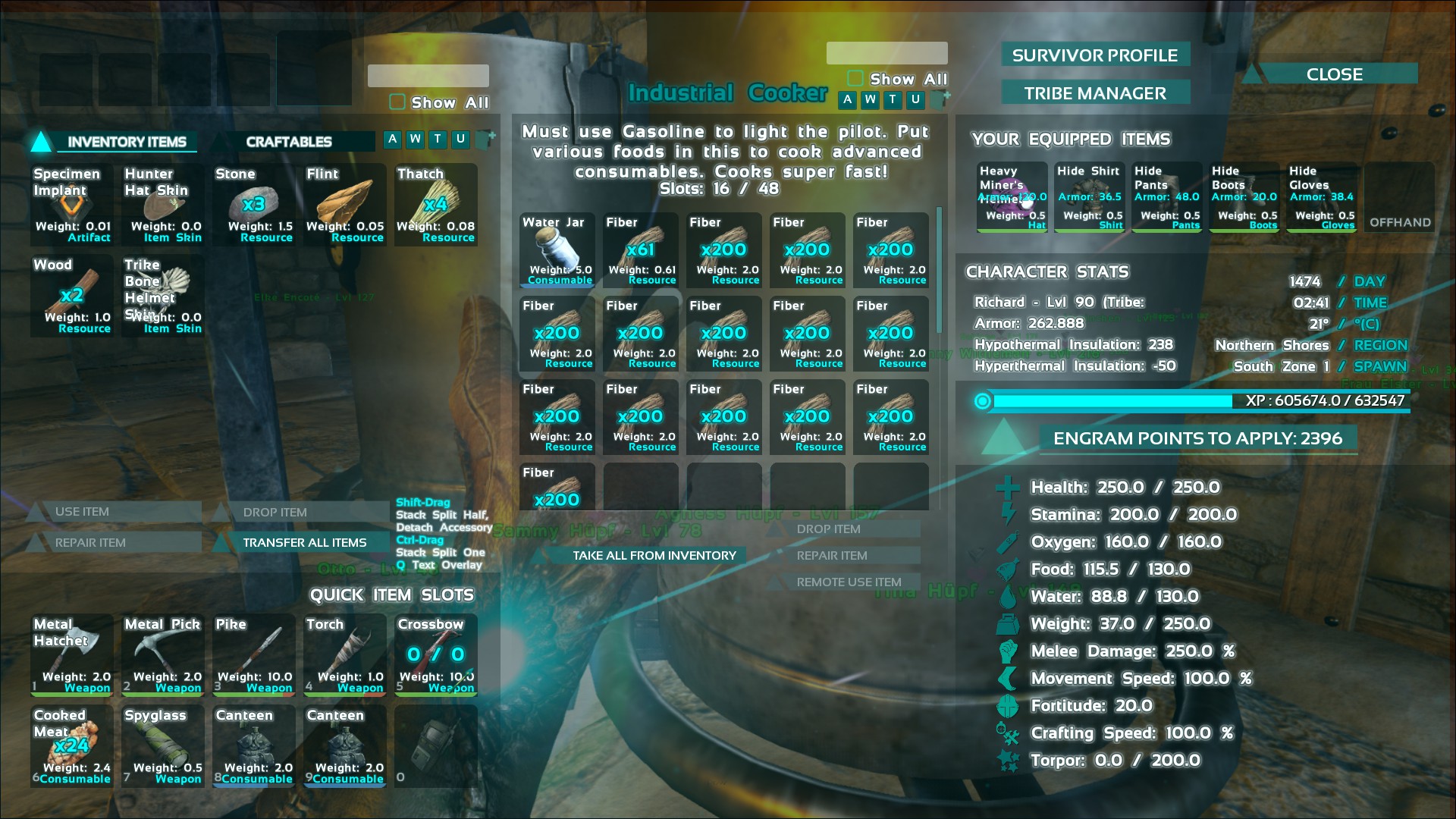Select the equipped Hide Shirt
The width and height of the screenshot is (1456, 819).
point(1090,197)
